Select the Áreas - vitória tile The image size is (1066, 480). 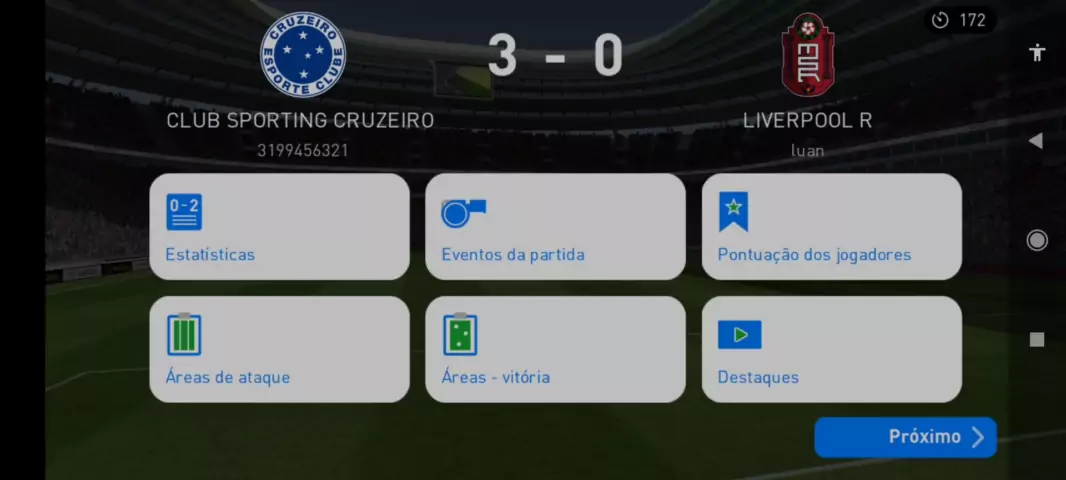coord(555,349)
